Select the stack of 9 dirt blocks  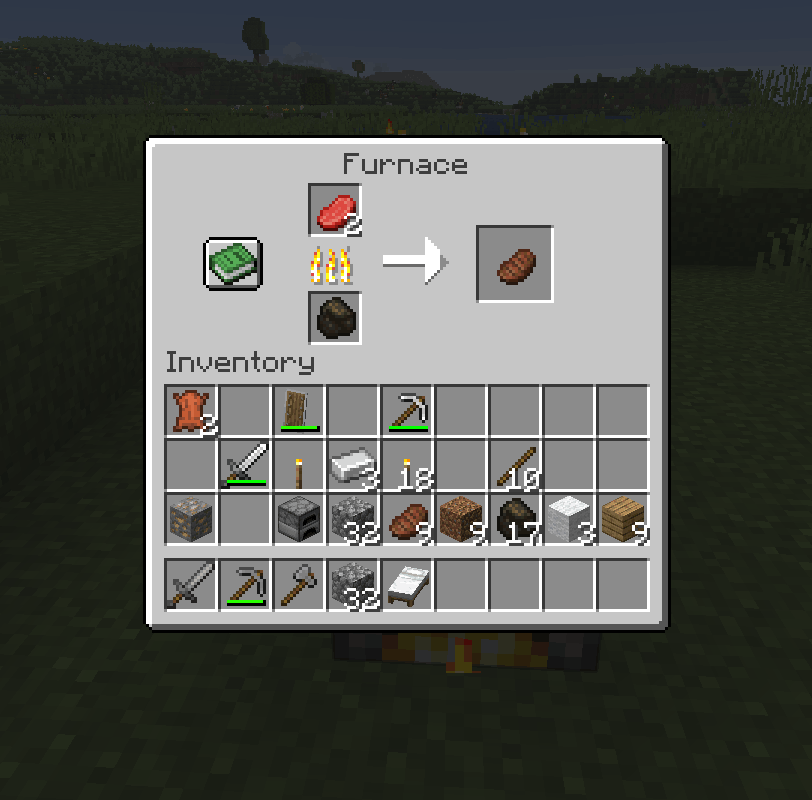point(461,519)
